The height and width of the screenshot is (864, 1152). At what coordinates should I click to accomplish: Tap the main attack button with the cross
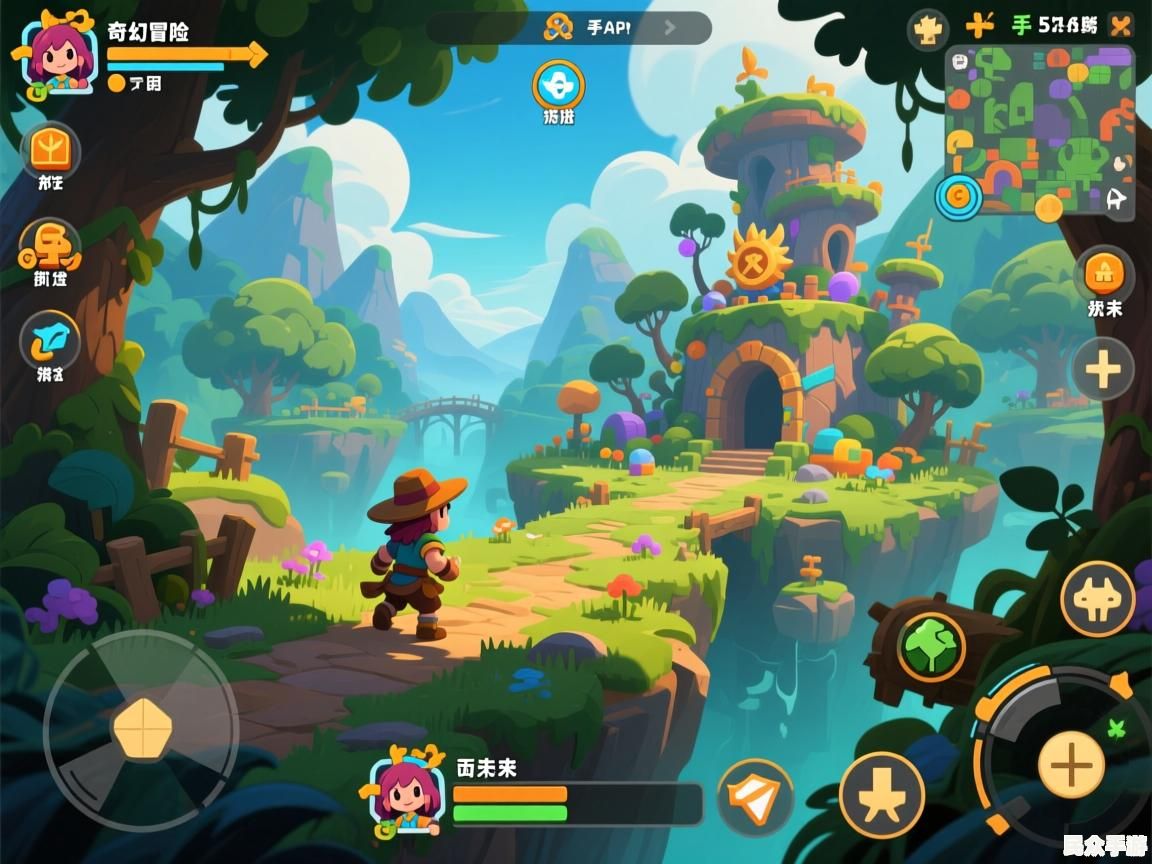tap(1071, 765)
